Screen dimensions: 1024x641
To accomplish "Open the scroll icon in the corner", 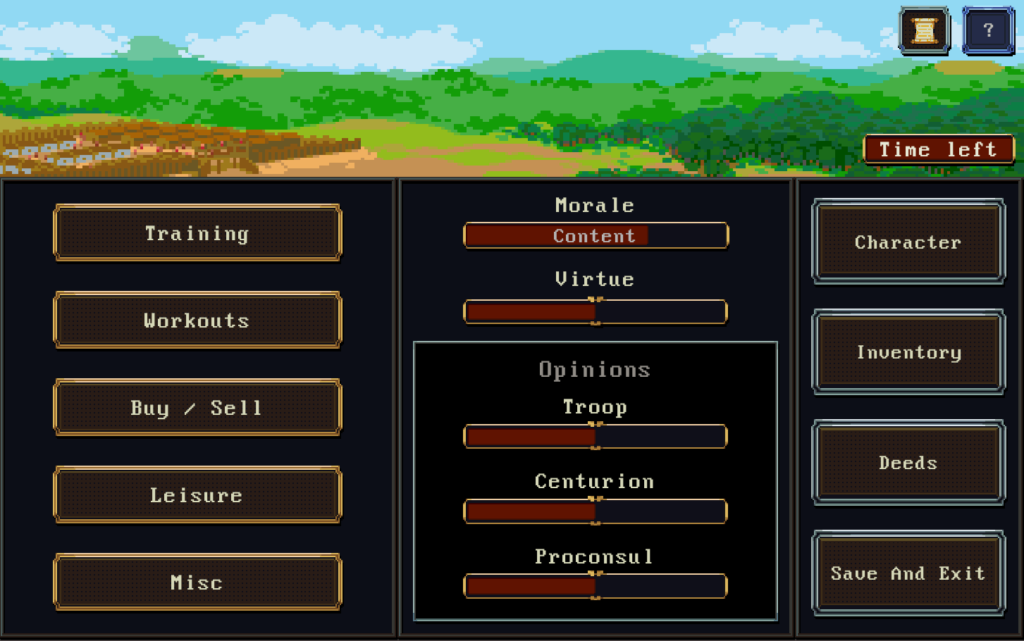I will pyautogui.click(x=924, y=30).
